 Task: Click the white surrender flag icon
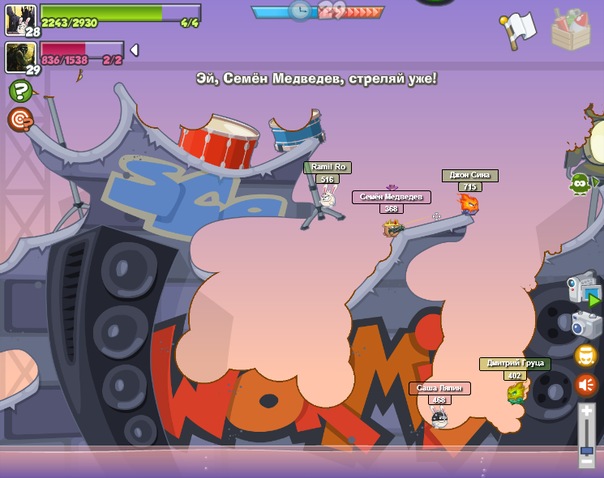[x=518, y=29]
